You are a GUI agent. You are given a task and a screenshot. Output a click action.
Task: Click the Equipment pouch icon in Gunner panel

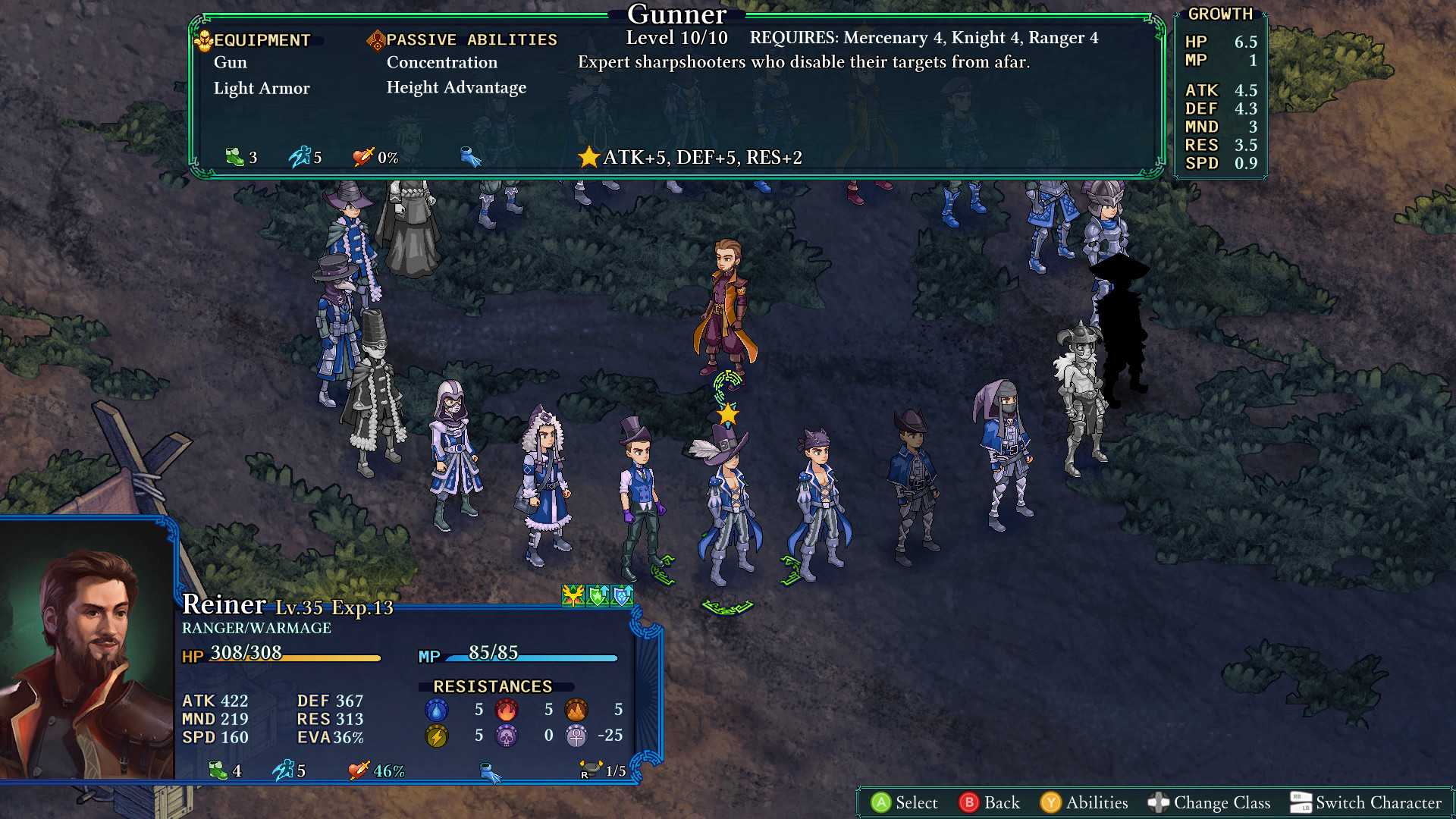point(203,39)
